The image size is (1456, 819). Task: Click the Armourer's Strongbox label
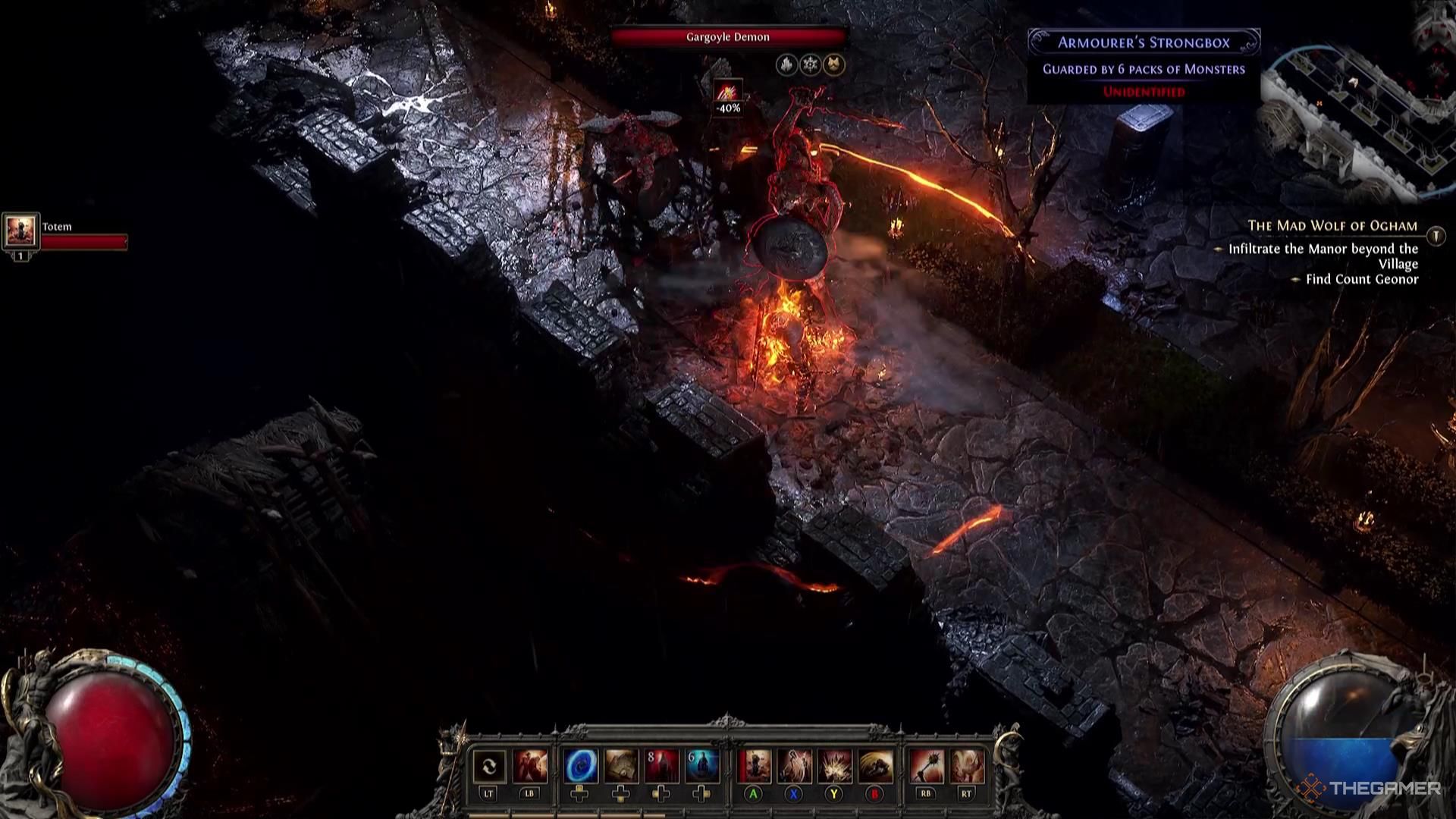point(1144,42)
